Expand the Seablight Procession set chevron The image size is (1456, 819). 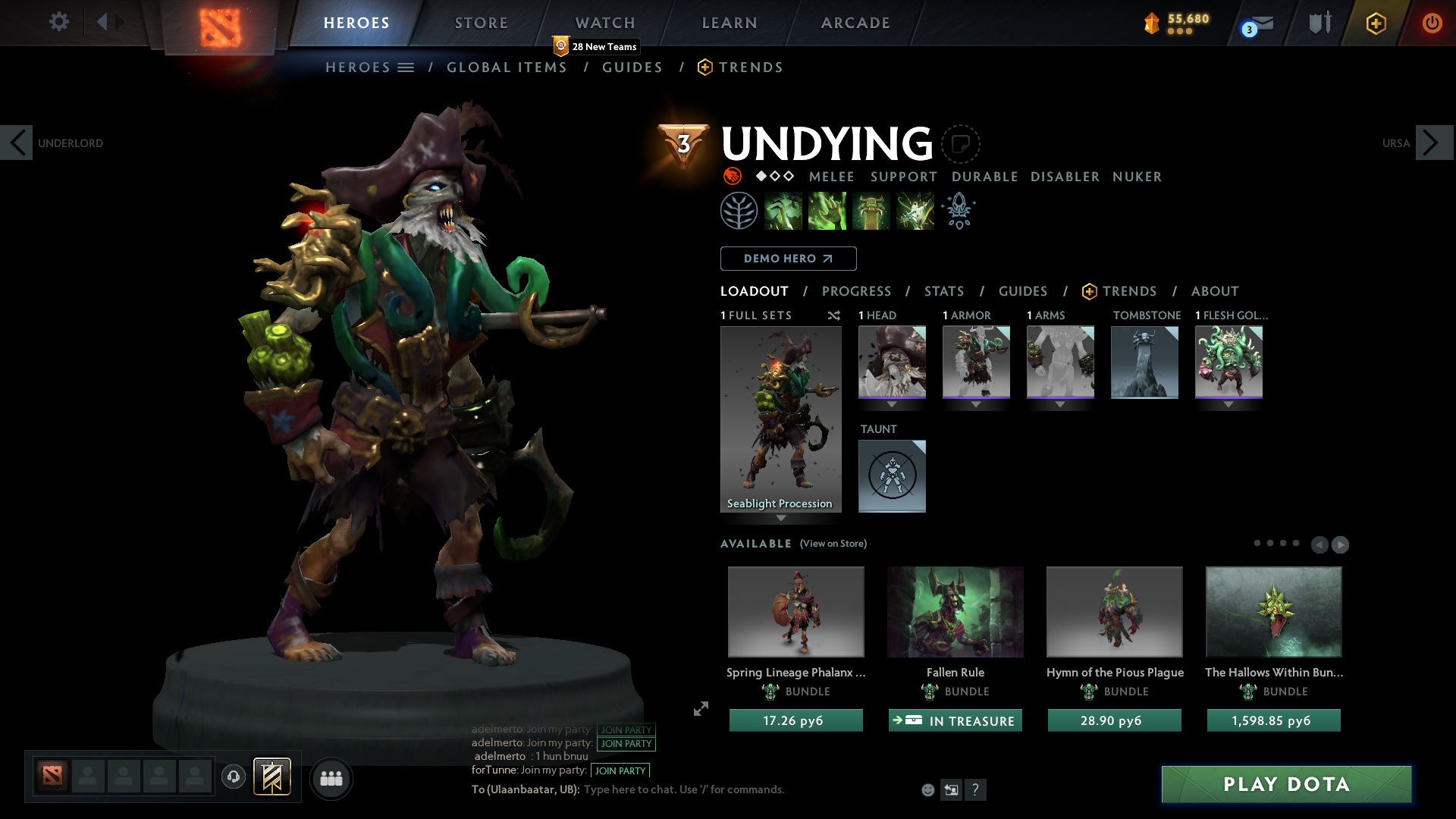[x=781, y=519]
